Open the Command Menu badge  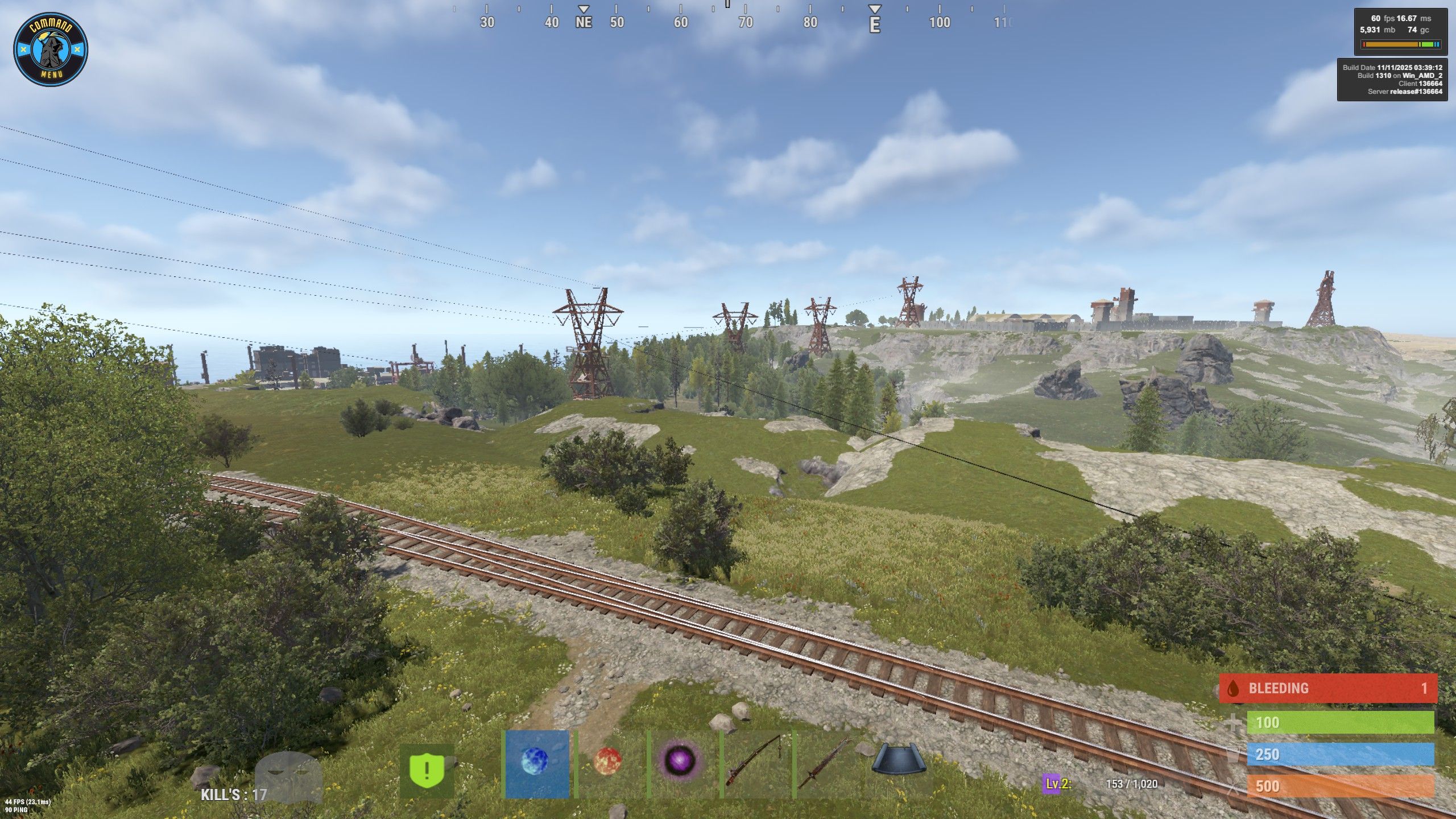[51, 50]
